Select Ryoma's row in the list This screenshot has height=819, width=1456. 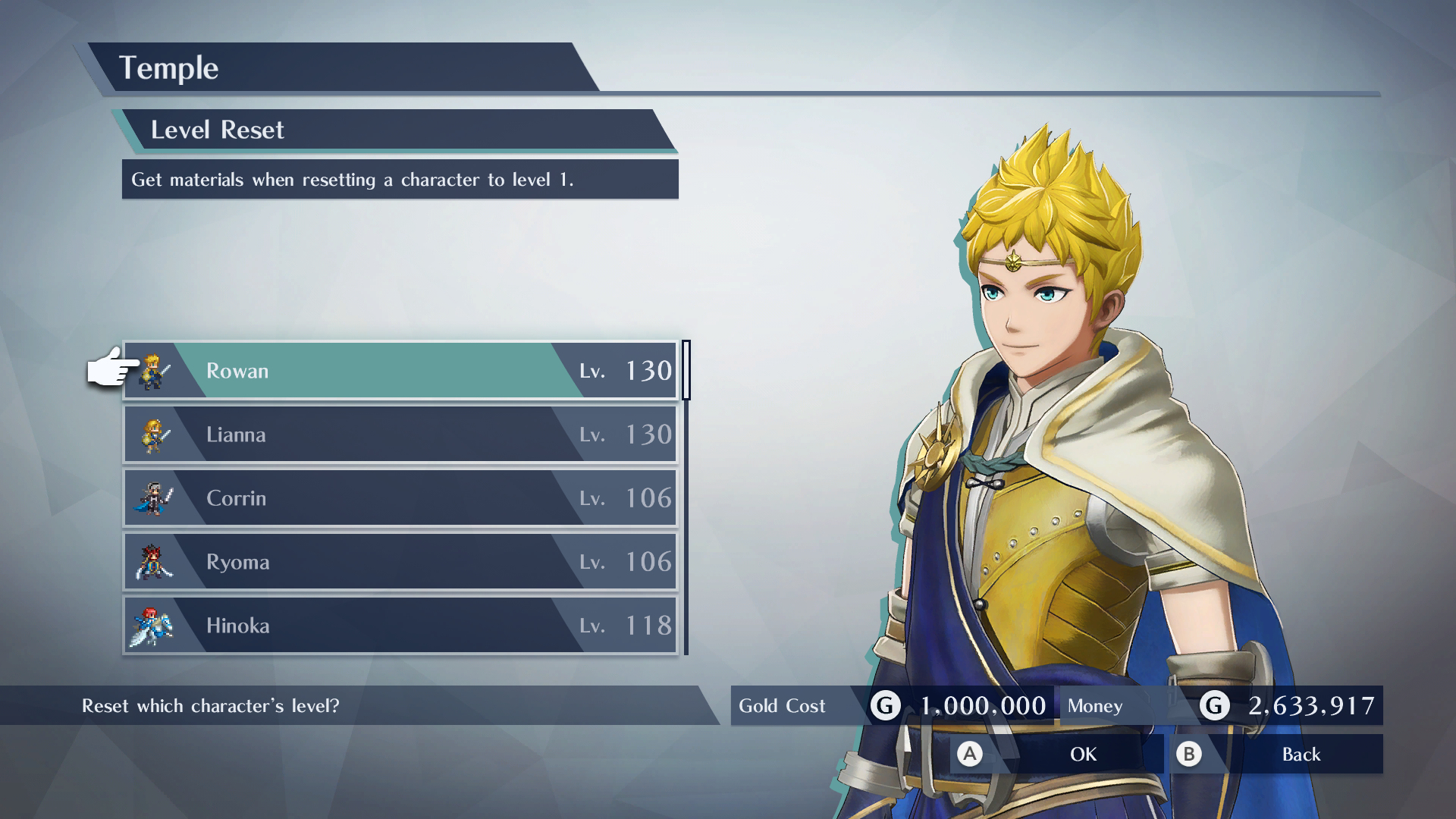coord(400,562)
